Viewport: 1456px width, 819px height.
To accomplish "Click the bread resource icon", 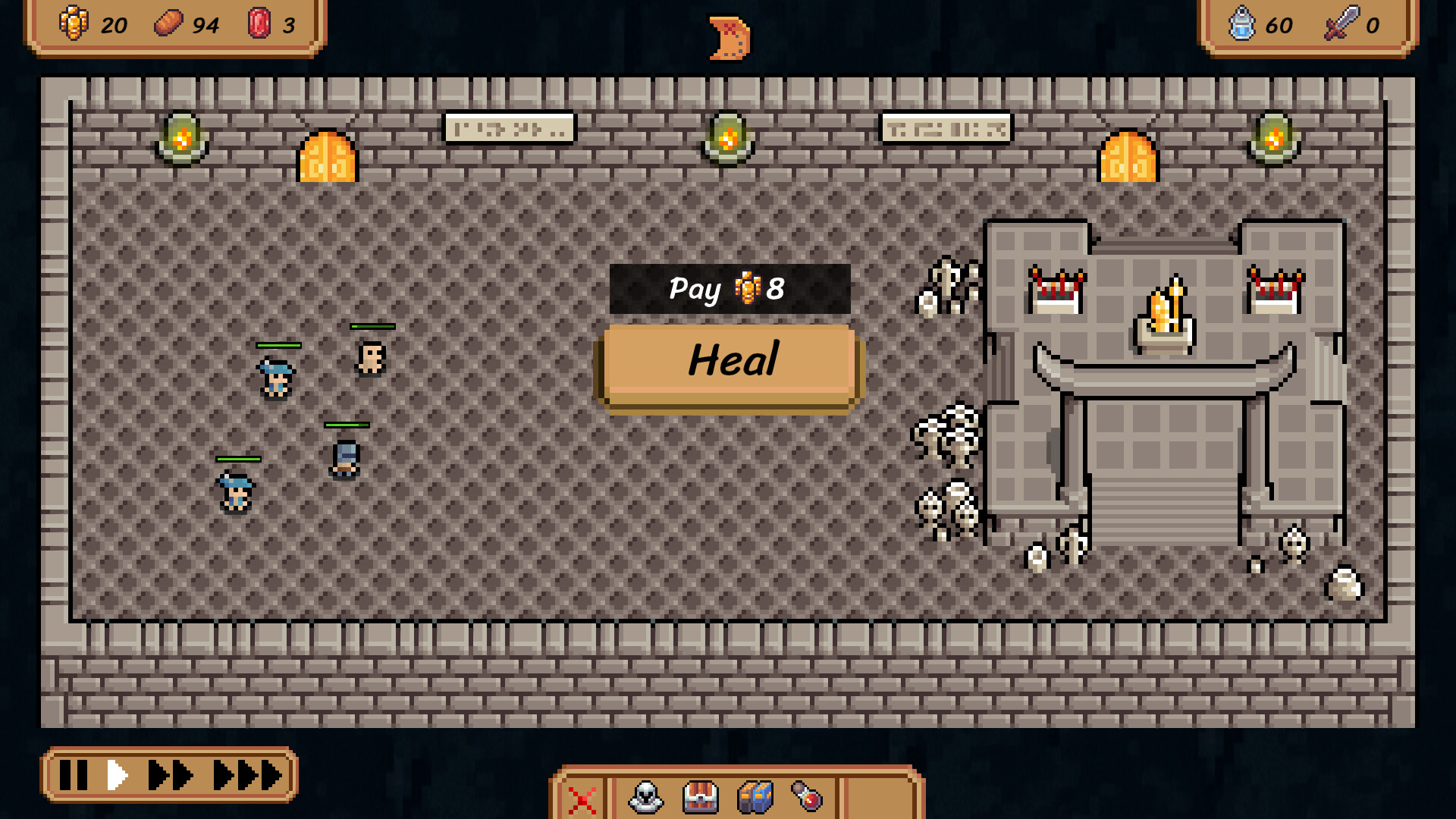I will pyautogui.click(x=168, y=24).
